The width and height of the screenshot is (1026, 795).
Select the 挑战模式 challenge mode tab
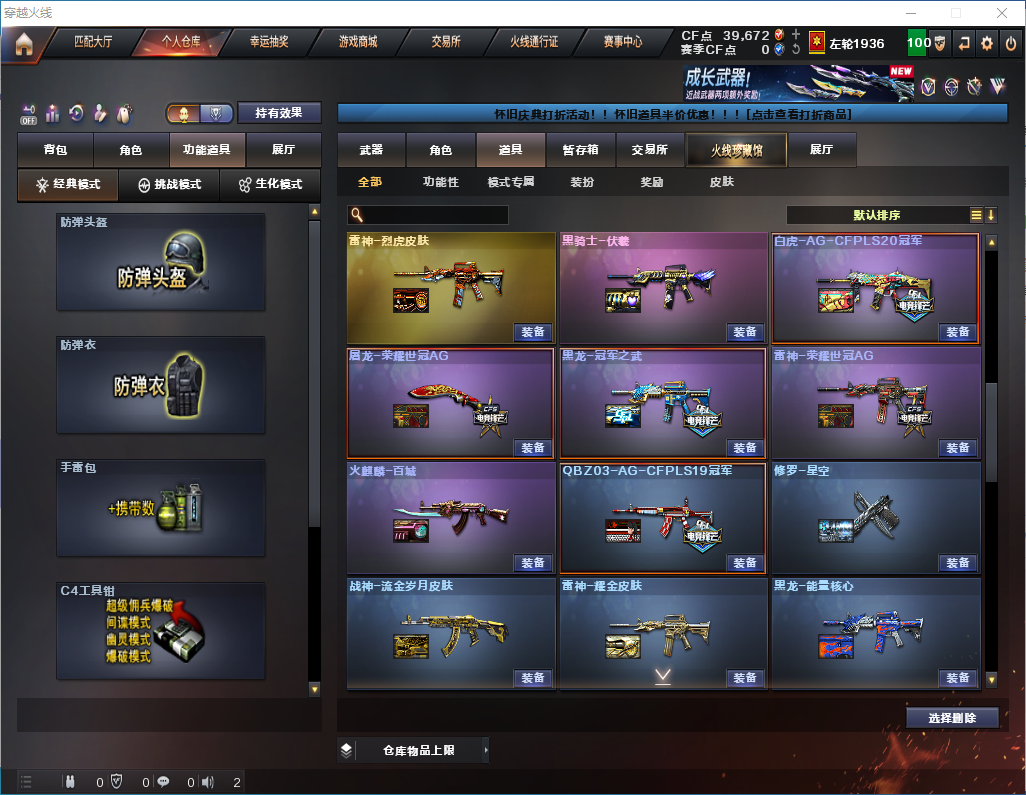[170, 185]
